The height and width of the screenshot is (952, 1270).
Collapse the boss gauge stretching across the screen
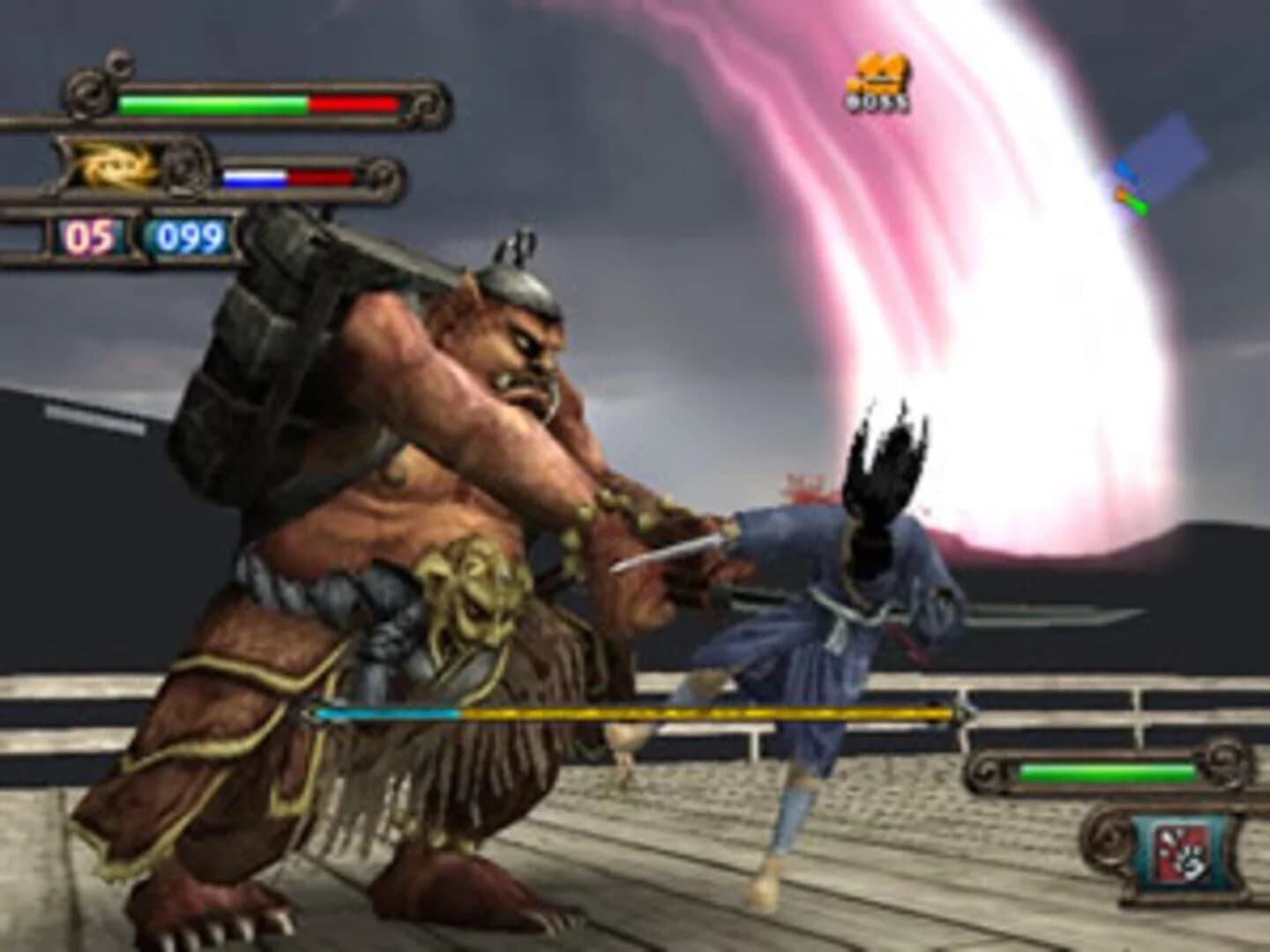(x=635, y=712)
